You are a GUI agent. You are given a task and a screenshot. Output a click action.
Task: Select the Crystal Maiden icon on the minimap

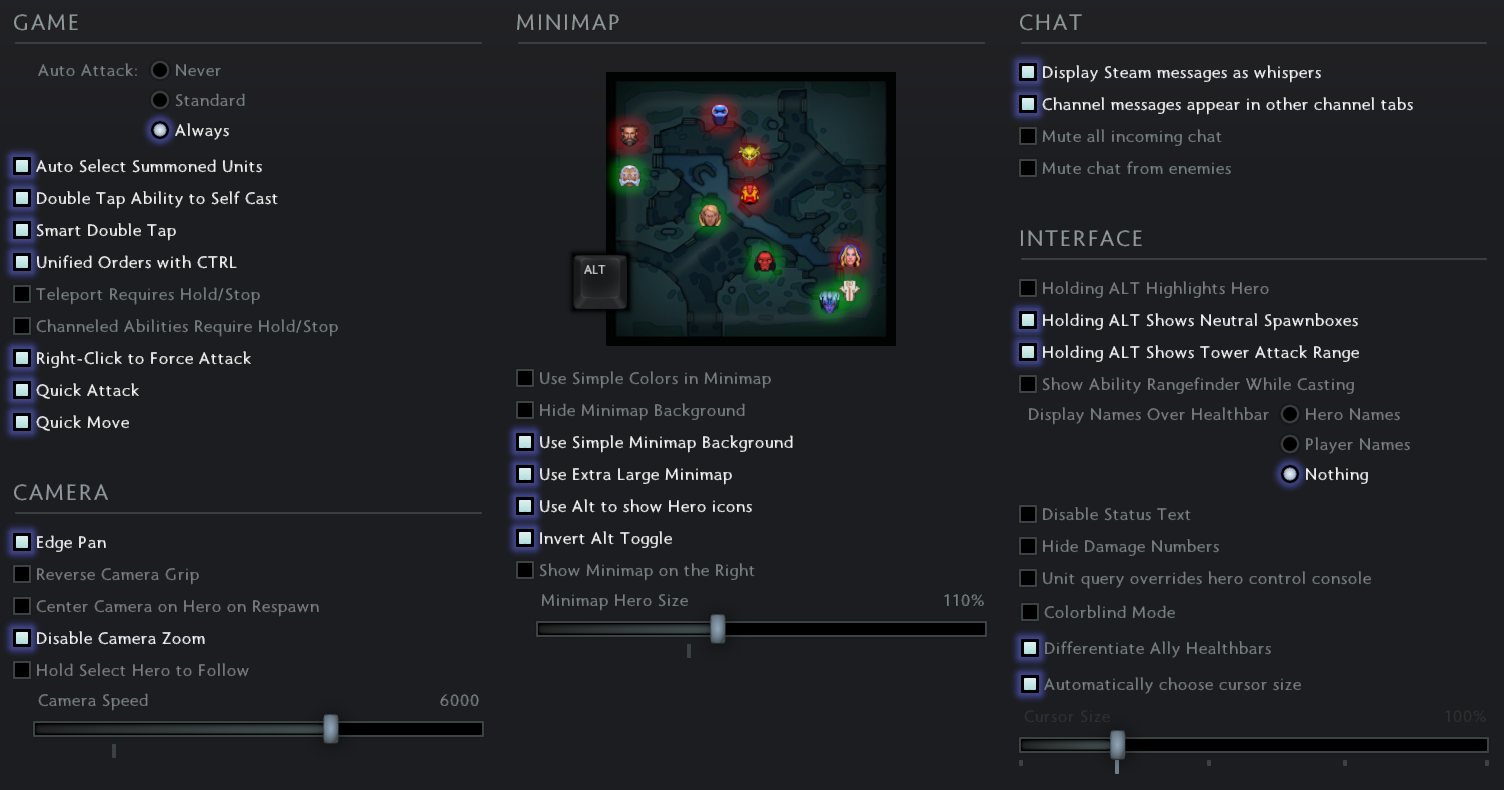[x=850, y=257]
